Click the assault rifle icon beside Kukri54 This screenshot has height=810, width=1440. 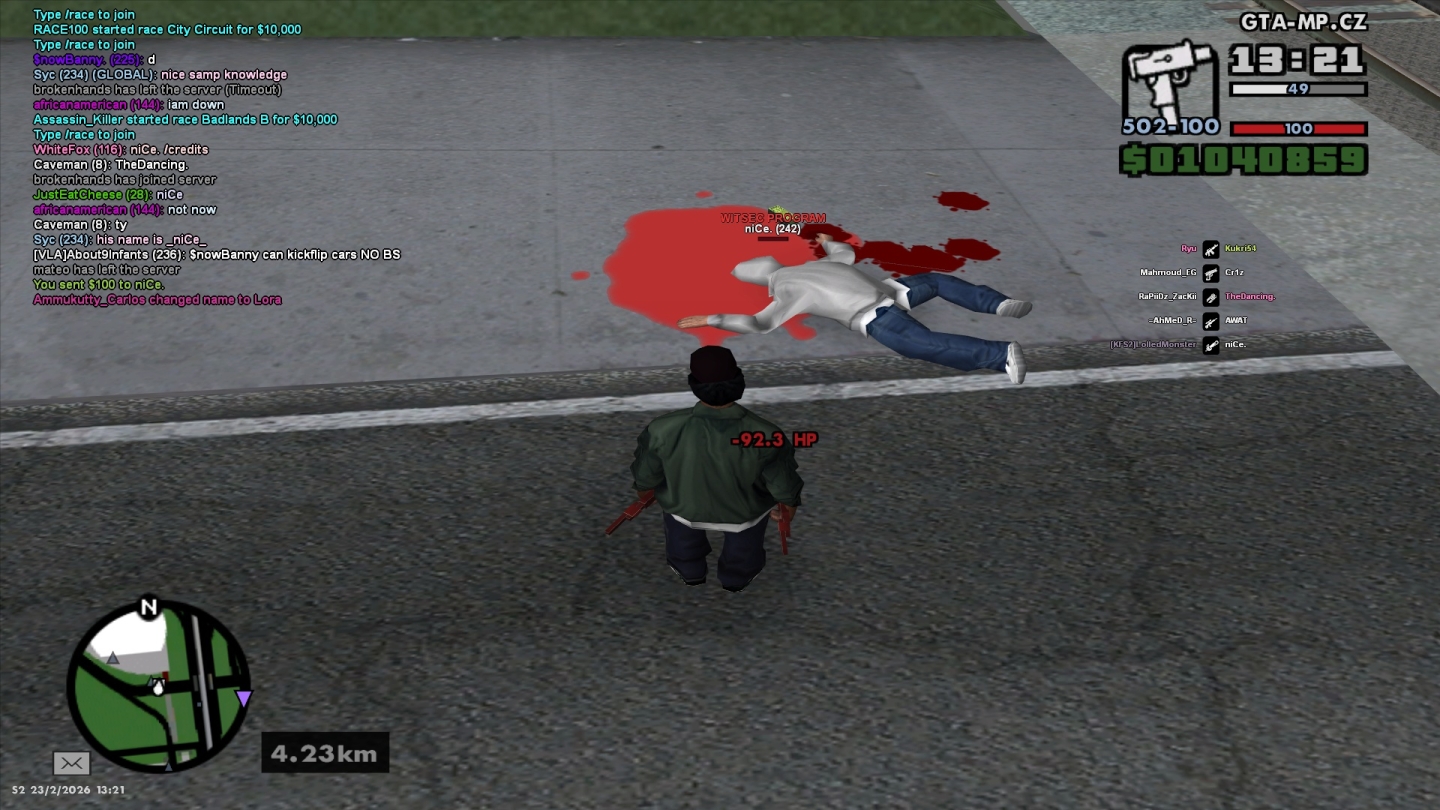click(x=1210, y=247)
